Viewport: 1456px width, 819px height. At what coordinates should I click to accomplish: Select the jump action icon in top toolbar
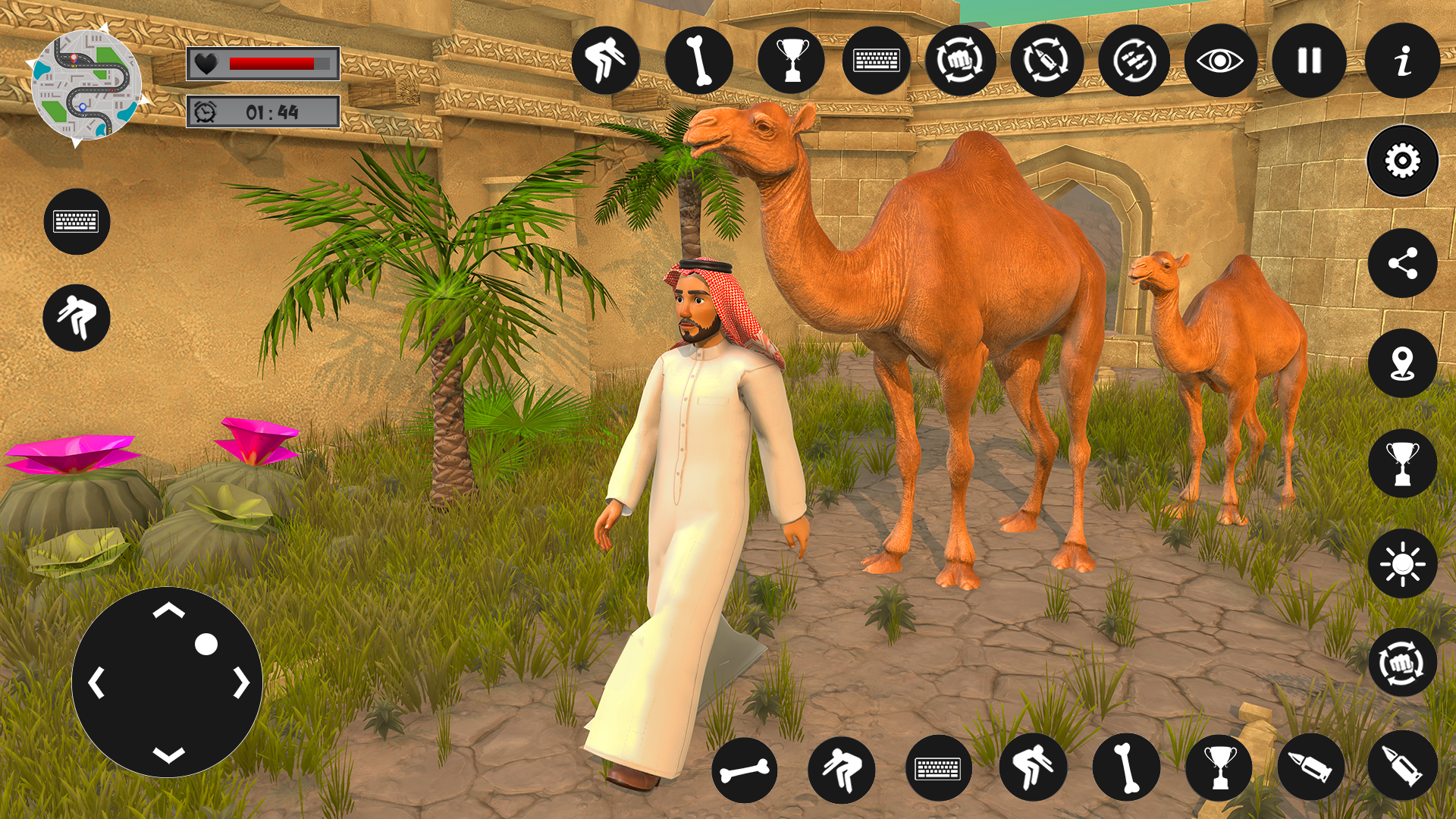pyautogui.click(x=606, y=61)
